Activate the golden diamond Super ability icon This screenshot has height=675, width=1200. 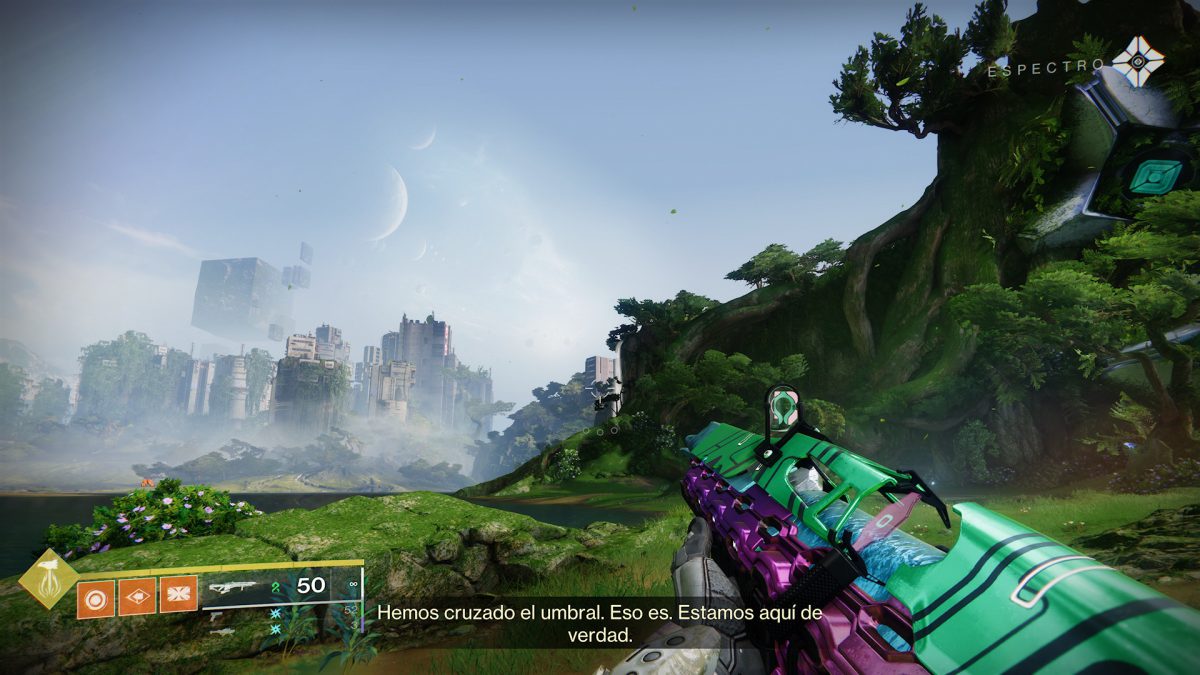coord(49,578)
